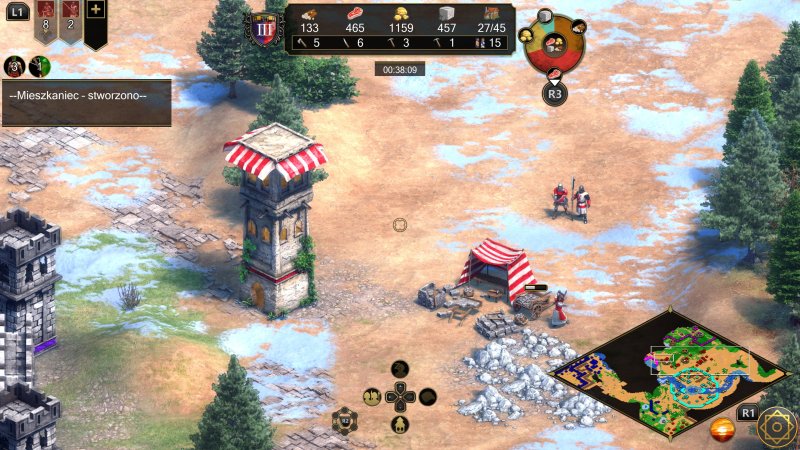Image resolution: width=800 pixels, height=450 pixels.
Task: Select the control group with 8 units
Action: [x=46, y=18]
